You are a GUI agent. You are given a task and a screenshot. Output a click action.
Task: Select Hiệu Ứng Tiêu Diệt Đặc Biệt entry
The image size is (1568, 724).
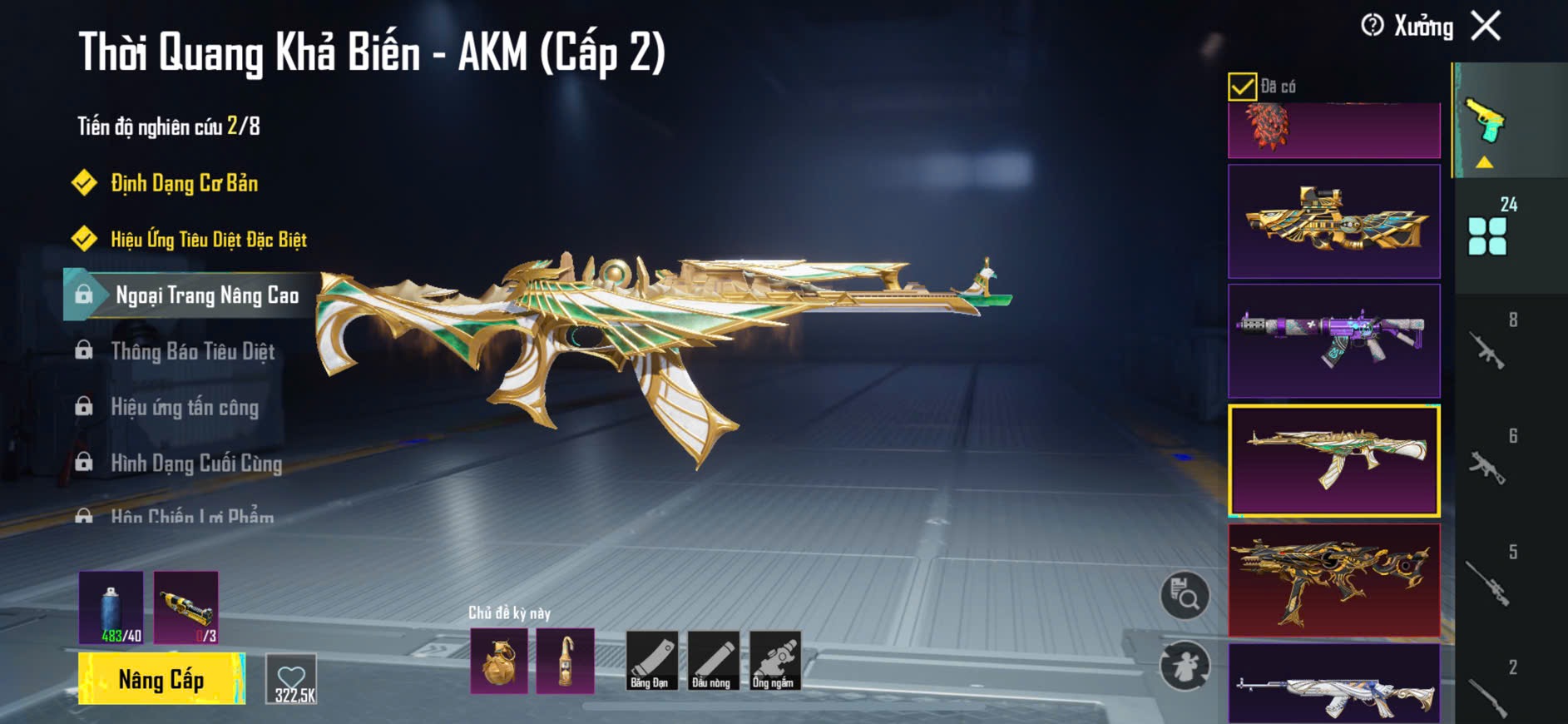(x=208, y=240)
